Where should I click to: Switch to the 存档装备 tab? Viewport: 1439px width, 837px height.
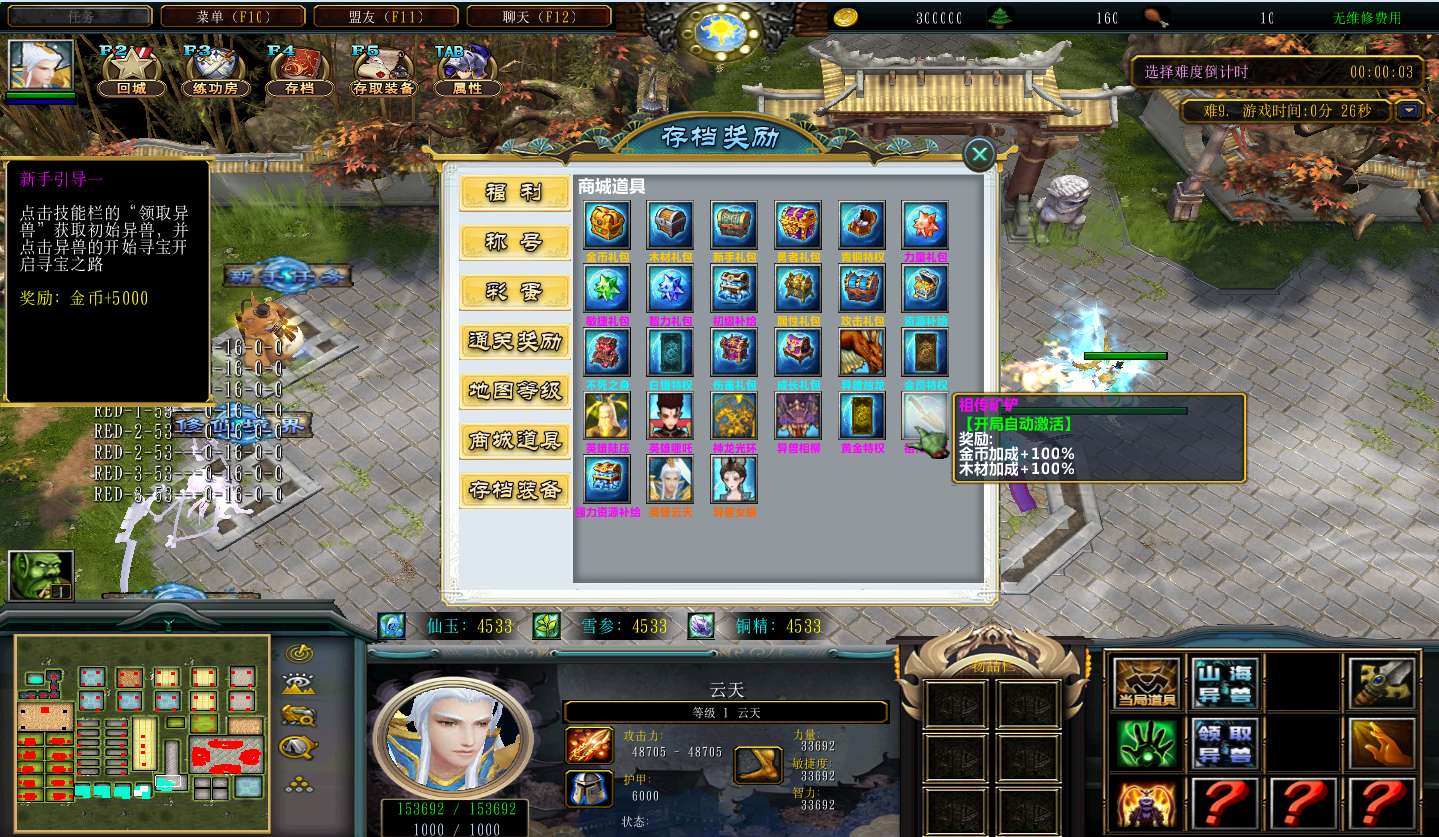515,490
